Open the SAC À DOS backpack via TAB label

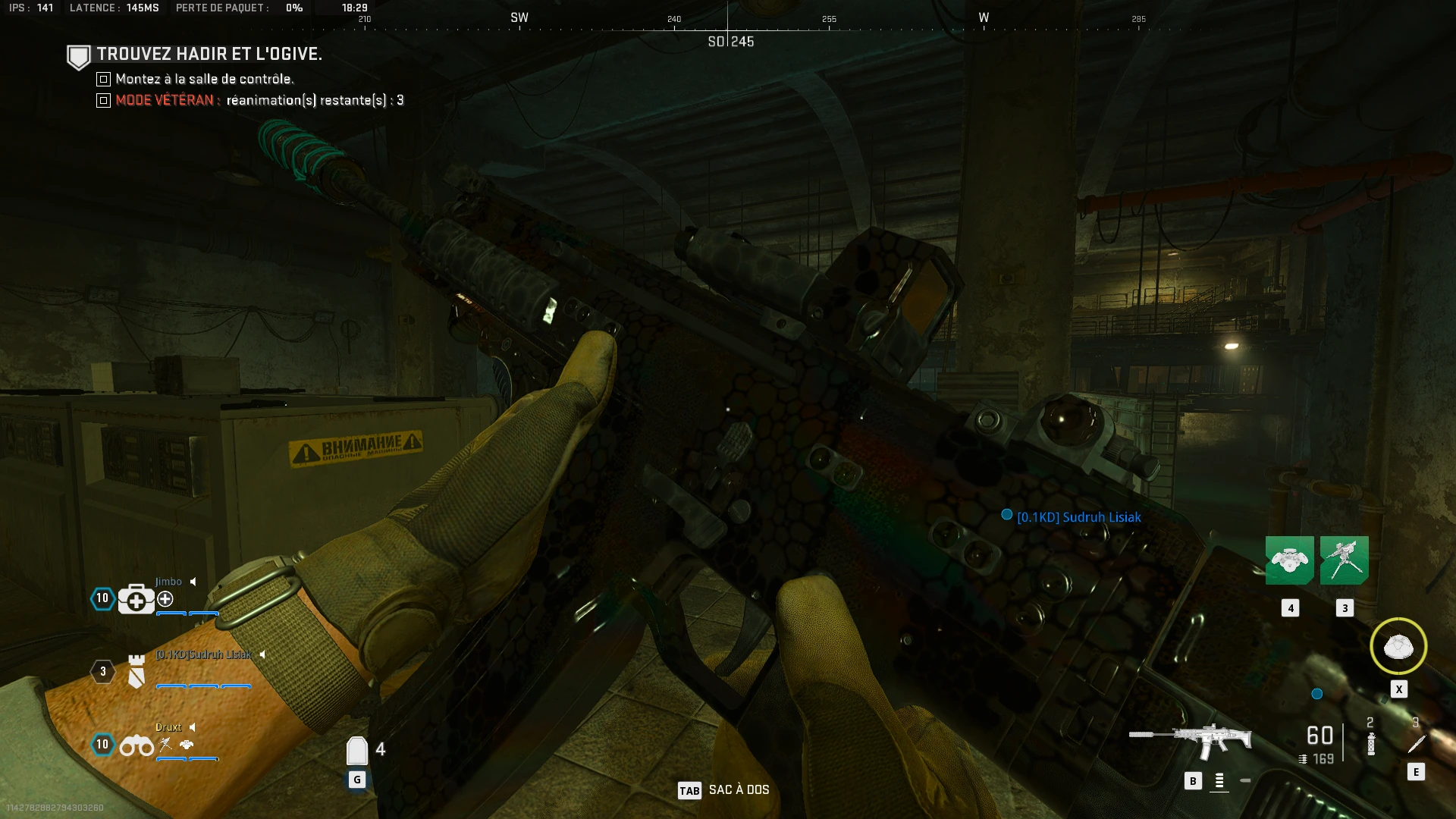point(690,790)
